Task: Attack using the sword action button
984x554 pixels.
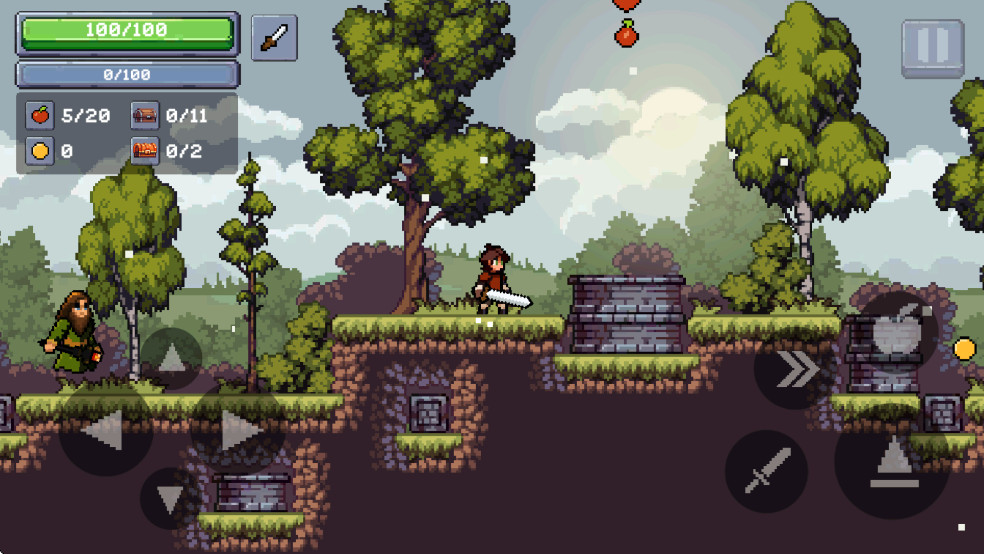Action: point(767,471)
